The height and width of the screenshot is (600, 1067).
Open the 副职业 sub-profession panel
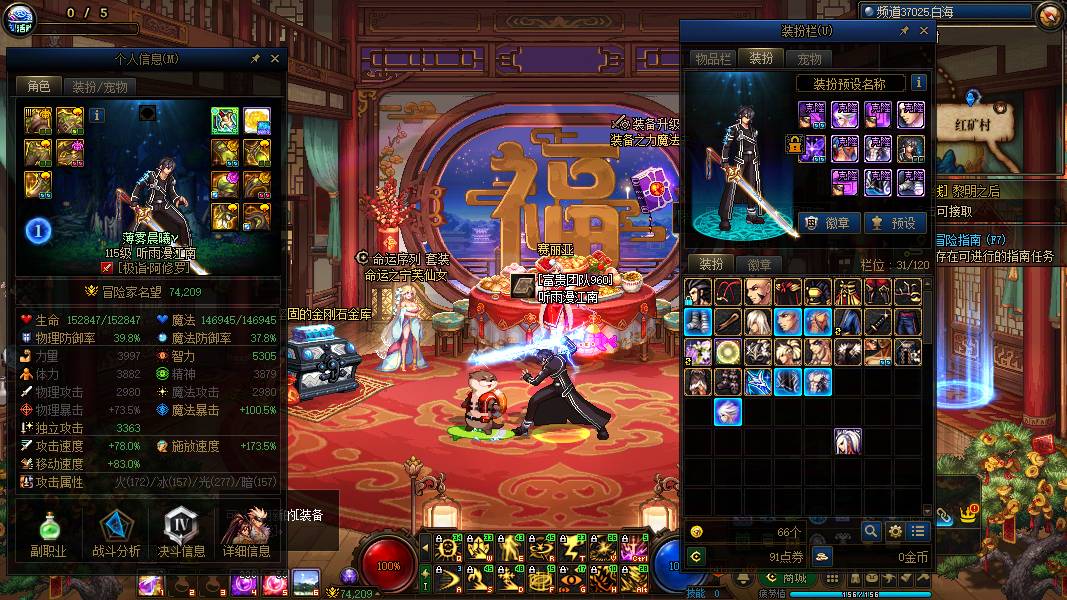pos(47,533)
